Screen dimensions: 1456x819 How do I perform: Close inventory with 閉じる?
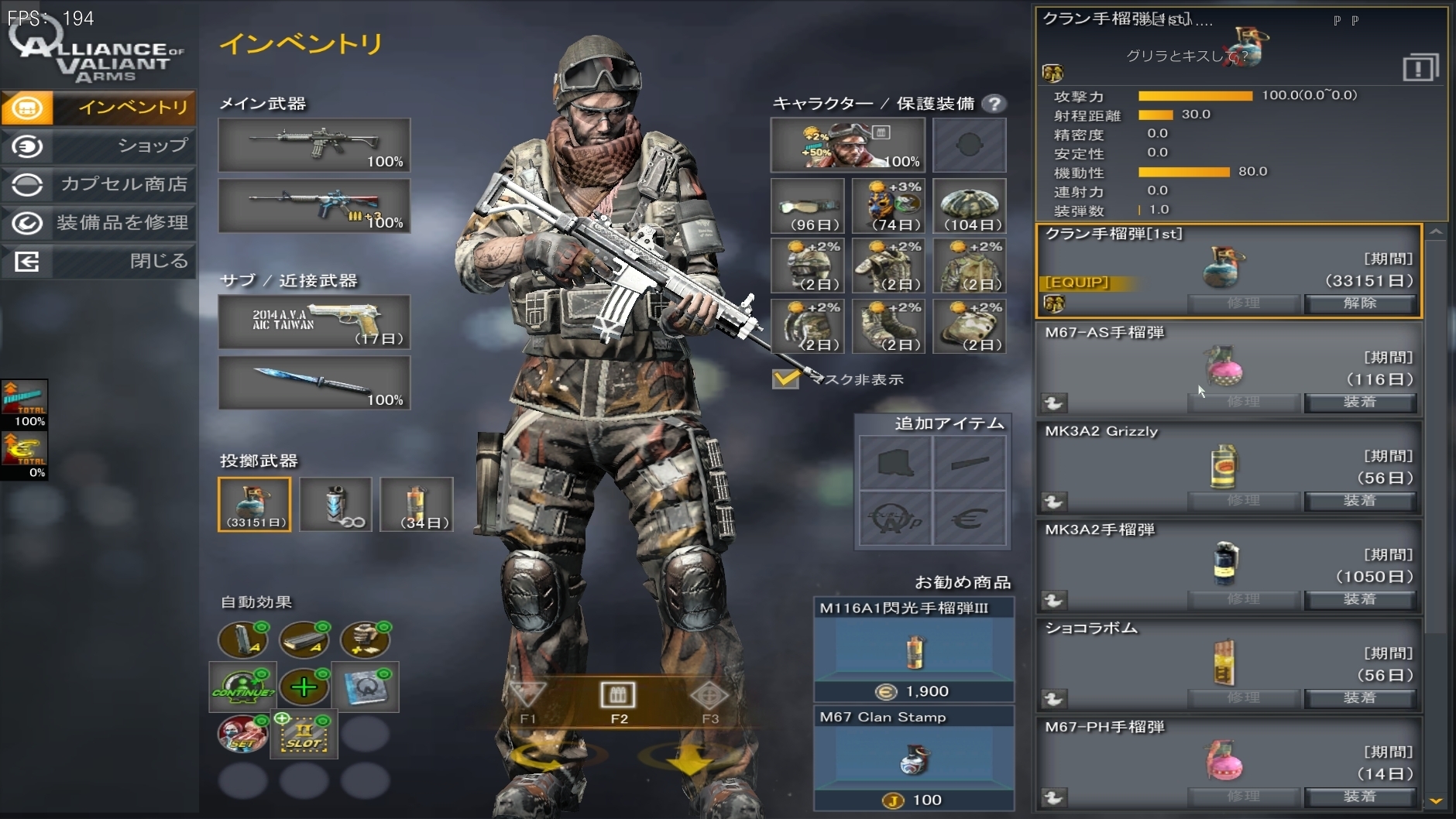click(99, 261)
